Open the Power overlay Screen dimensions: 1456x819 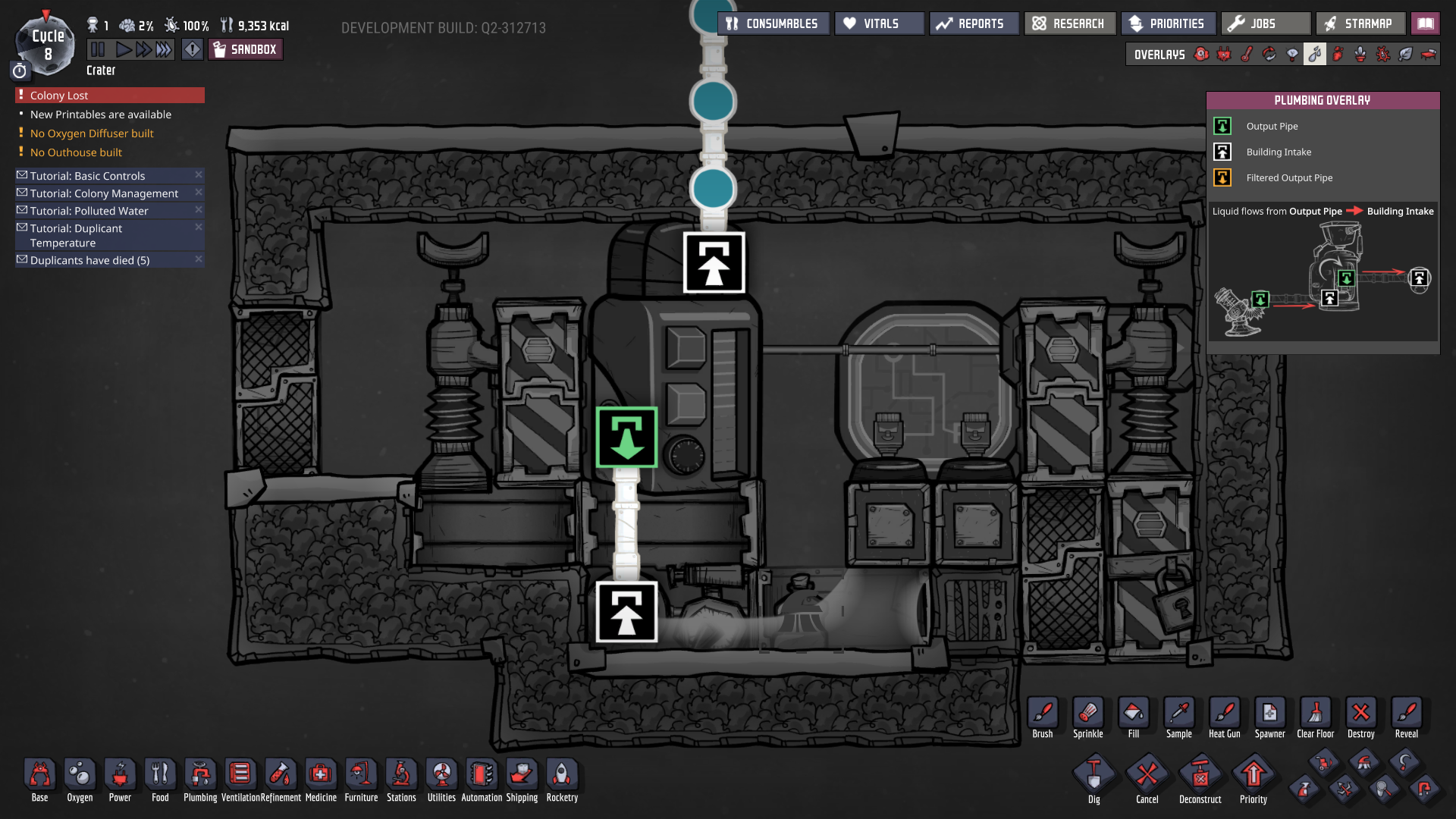click(x=1224, y=54)
